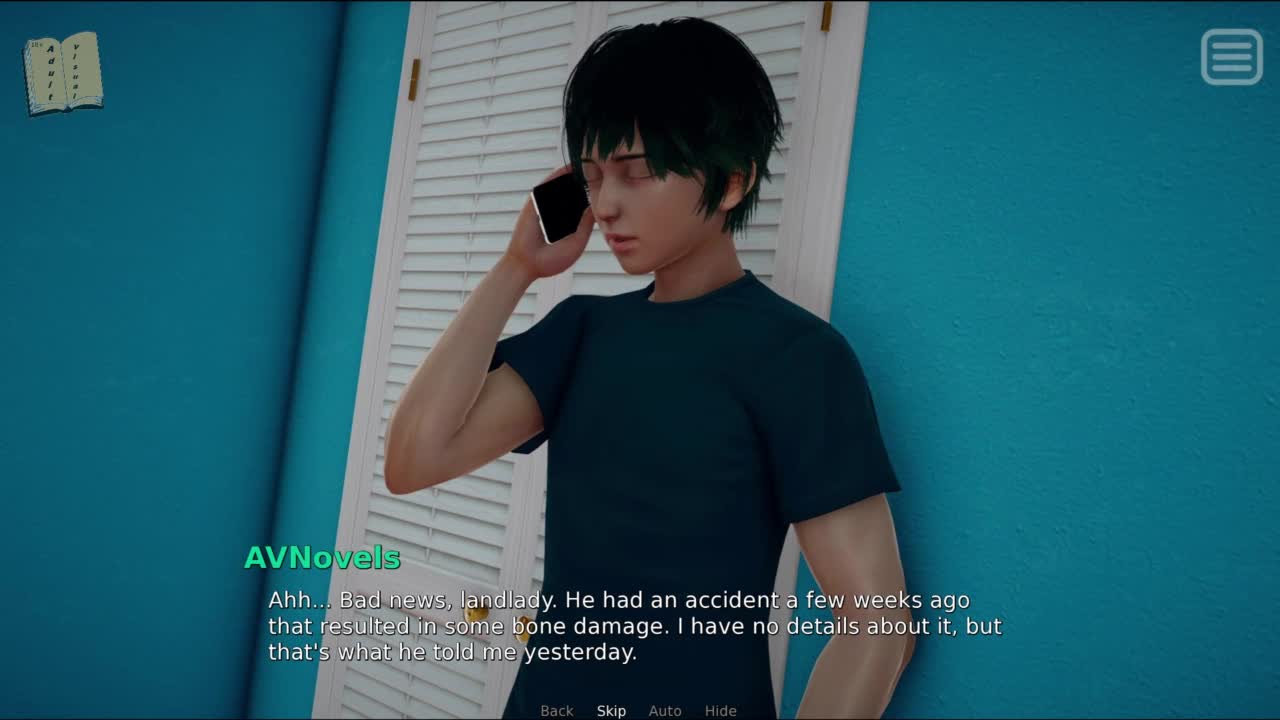Skip through the dialogue
The width and height of the screenshot is (1280, 720).
click(611, 711)
